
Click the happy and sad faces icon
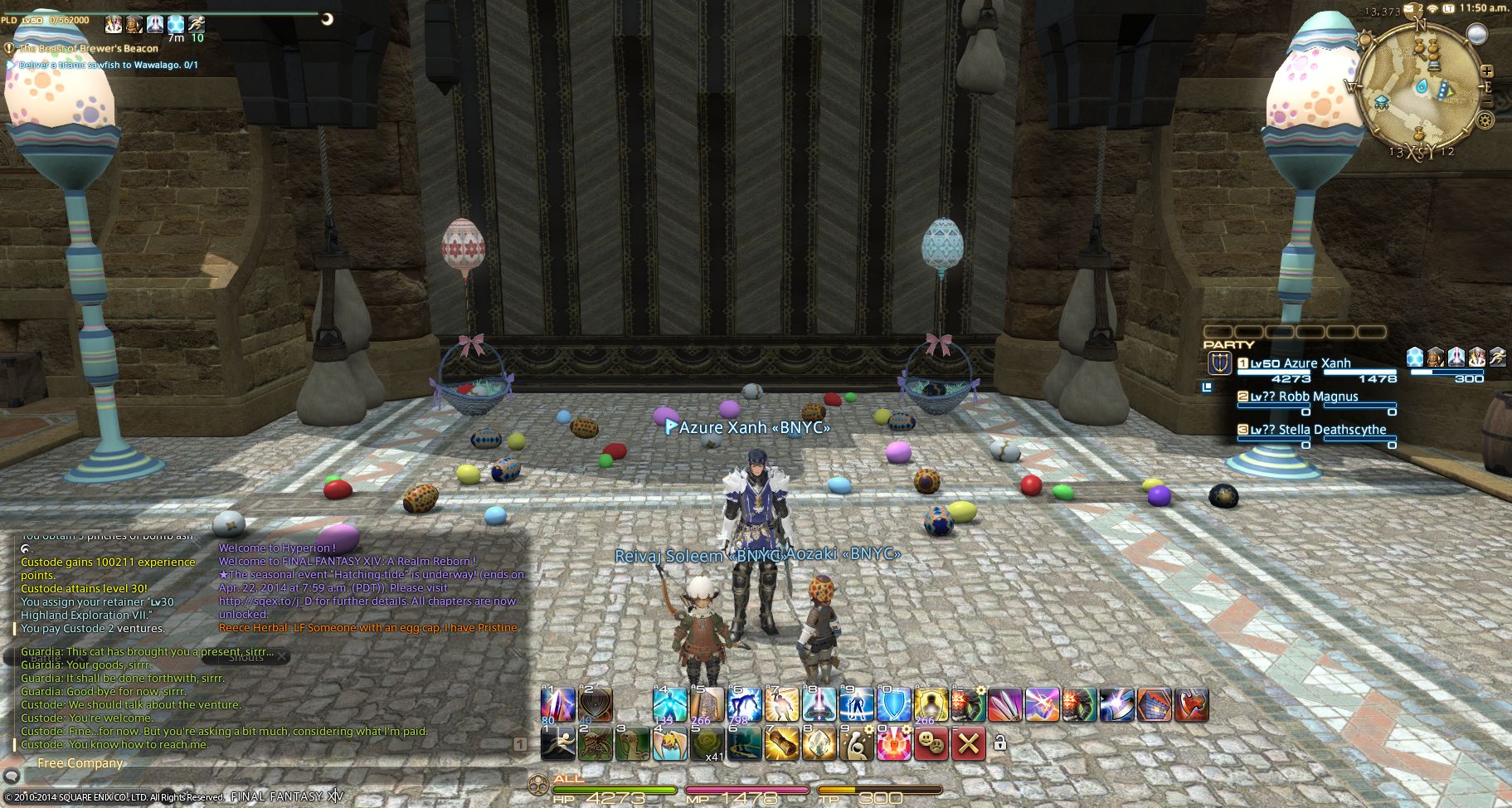coord(931,744)
